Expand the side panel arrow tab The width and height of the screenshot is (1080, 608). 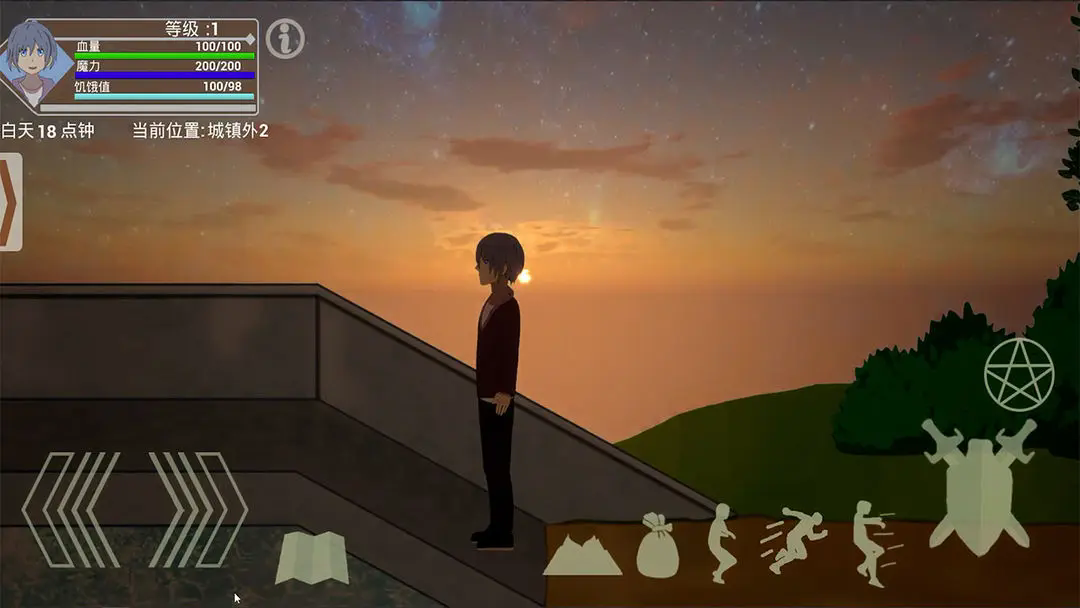(10, 203)
